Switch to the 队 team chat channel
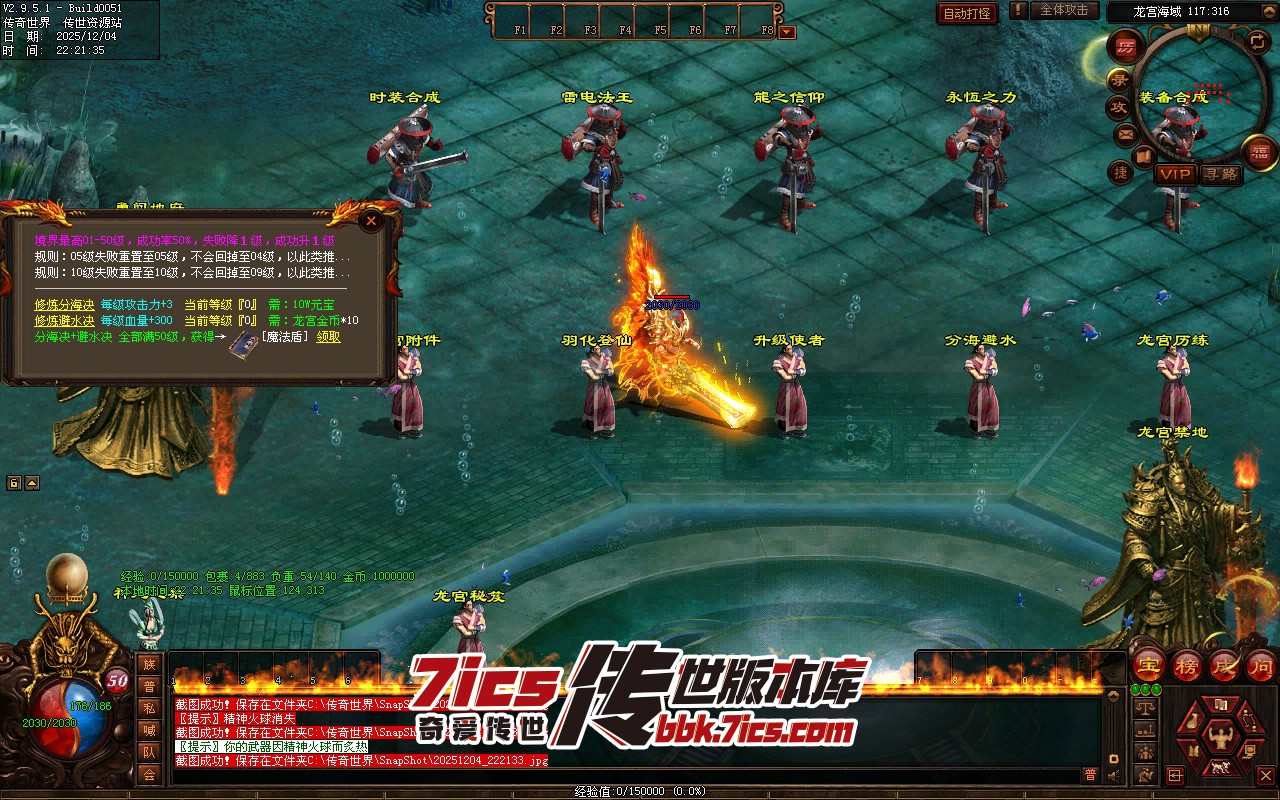Screen dimensions: 1280x800 pyautogui.click(x=149, y=752)
